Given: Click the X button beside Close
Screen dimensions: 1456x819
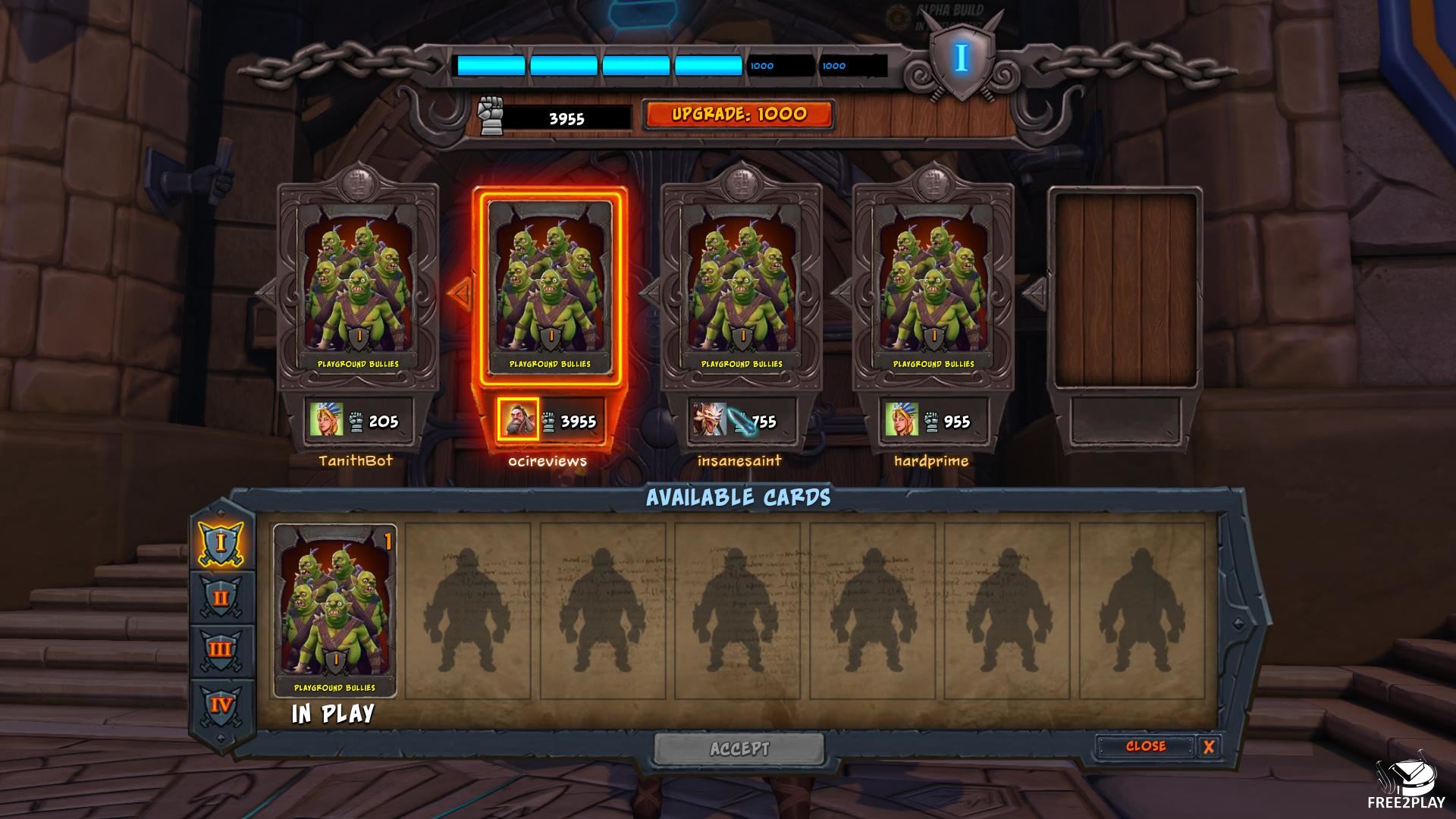Looking at the screenshot, I should click(1208, 747).
